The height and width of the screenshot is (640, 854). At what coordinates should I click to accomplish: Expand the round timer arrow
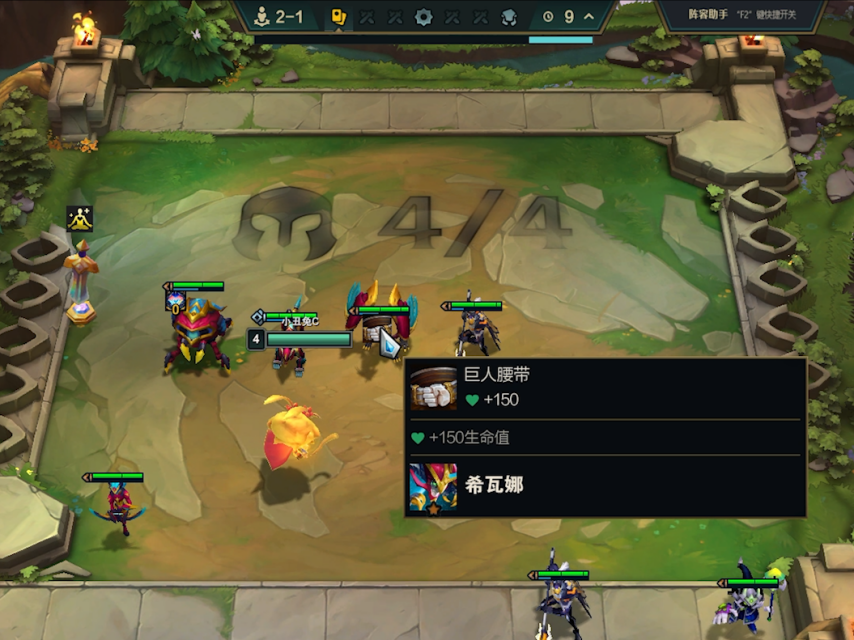589,17
